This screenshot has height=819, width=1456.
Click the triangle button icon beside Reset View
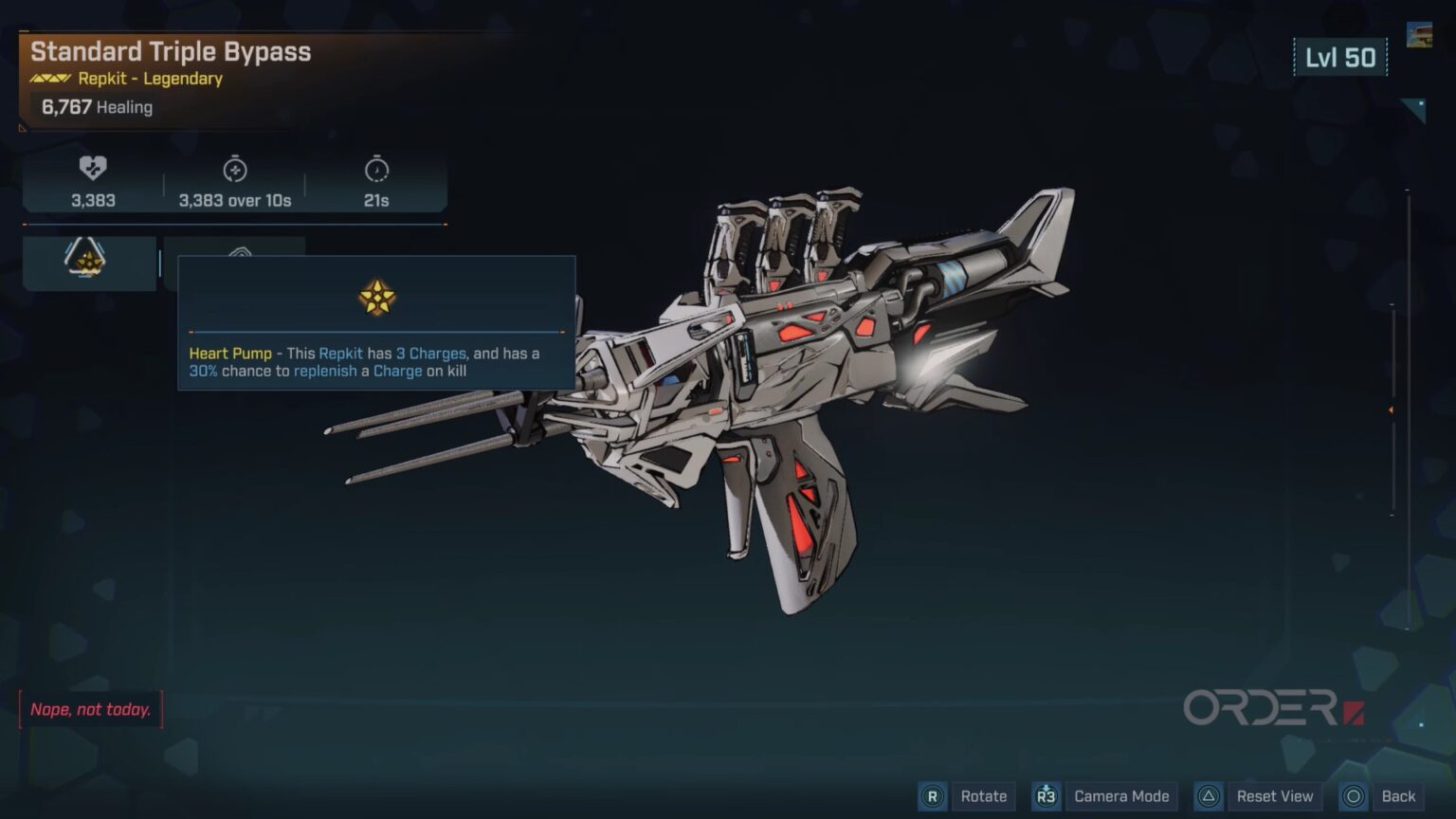click(x=1208, y=796)
